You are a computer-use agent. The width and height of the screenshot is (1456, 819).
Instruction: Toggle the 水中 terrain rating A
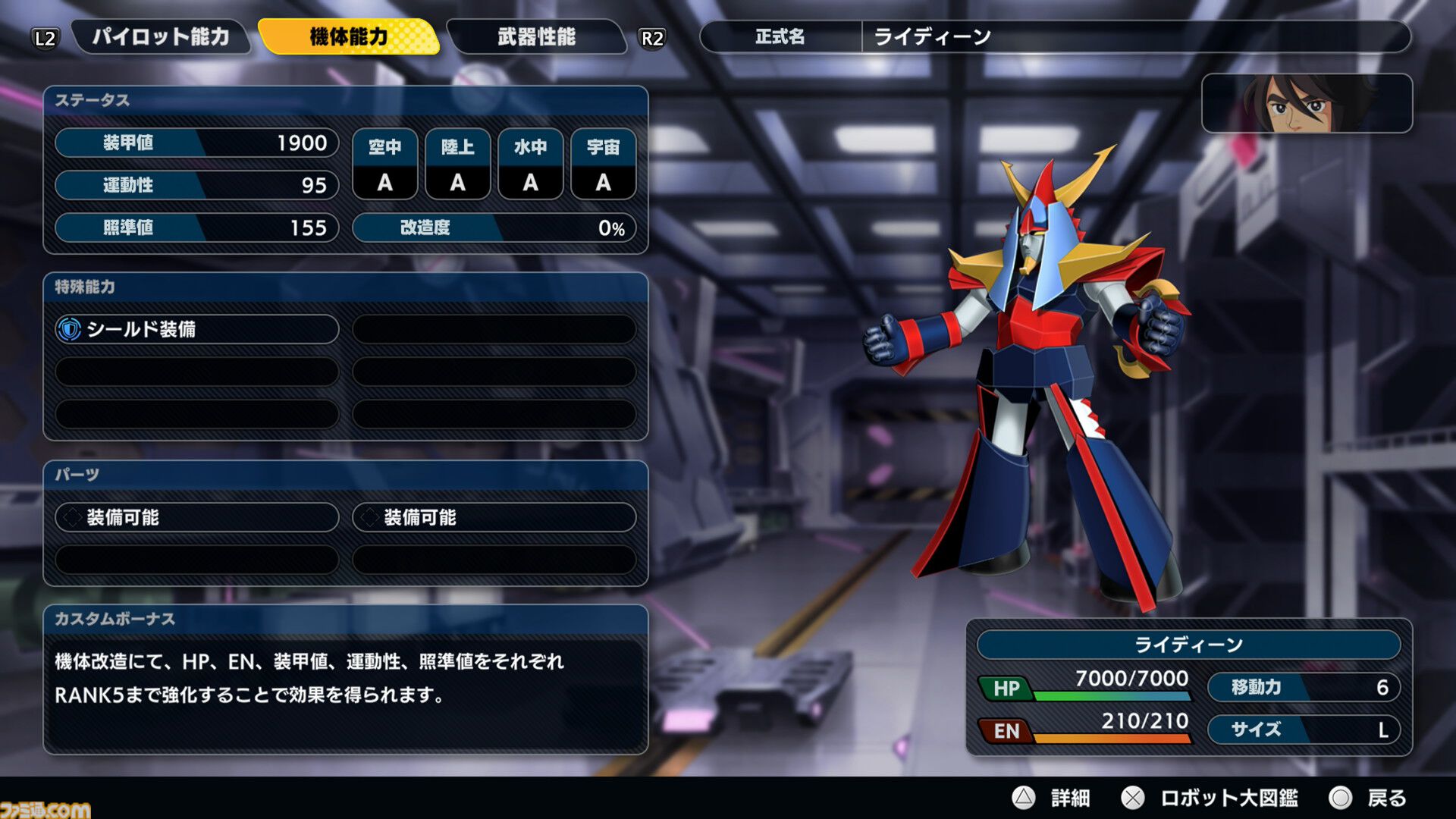coord(530,182)
